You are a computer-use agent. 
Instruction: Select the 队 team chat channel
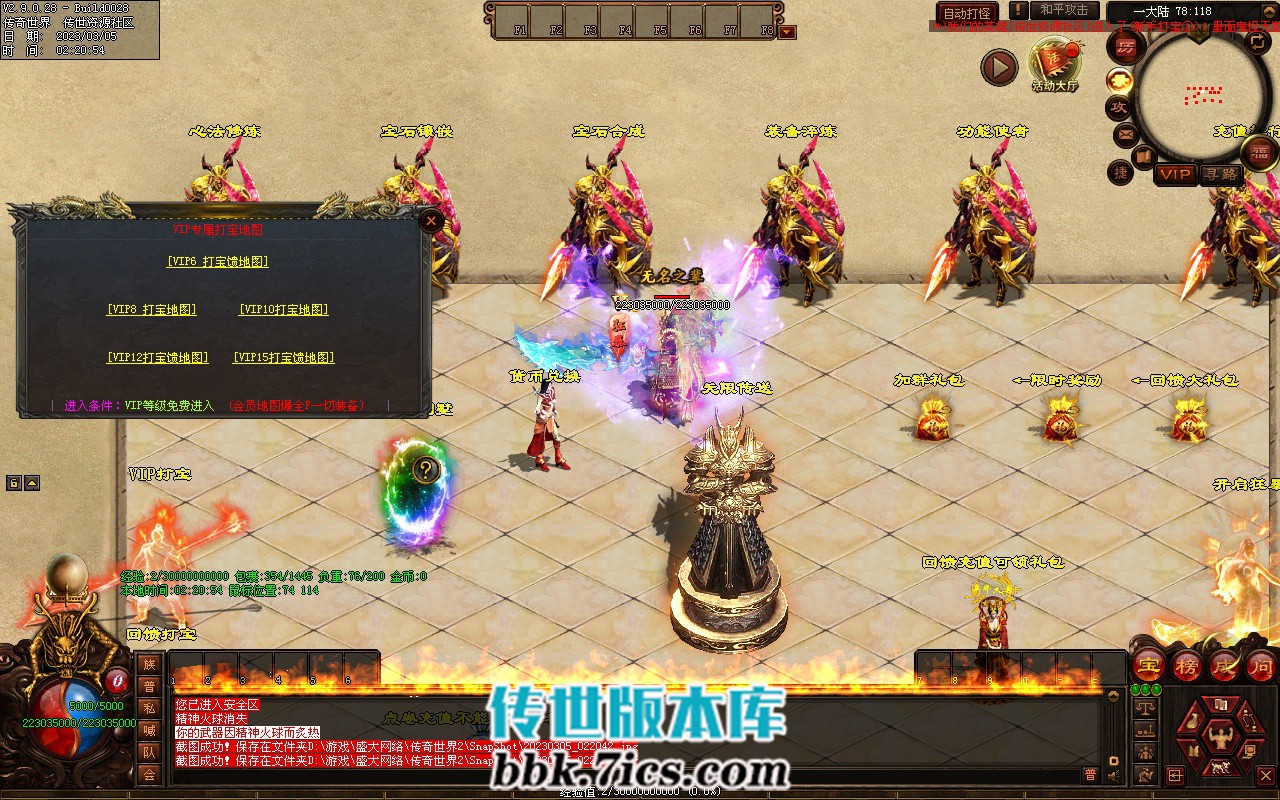pos(149,752)
